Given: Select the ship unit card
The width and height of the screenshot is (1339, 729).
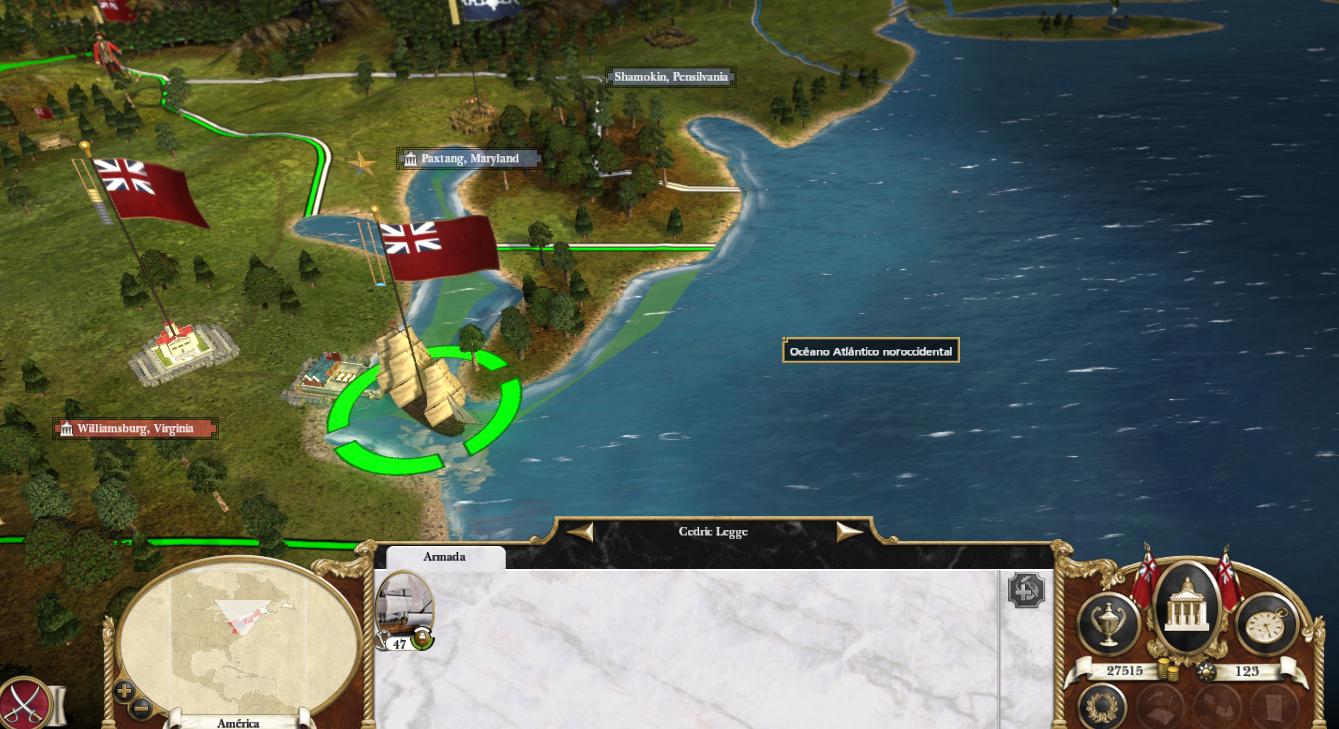Looking at the screenshot, I should point(404,607).
